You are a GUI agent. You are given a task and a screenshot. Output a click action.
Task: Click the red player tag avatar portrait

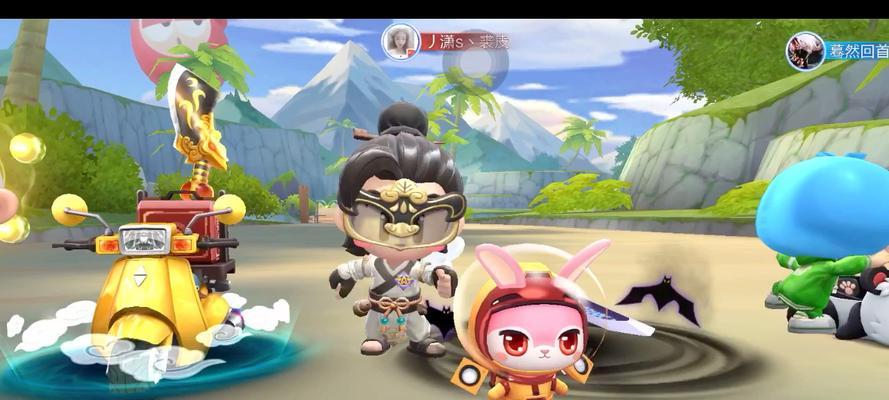click(400, 42)
